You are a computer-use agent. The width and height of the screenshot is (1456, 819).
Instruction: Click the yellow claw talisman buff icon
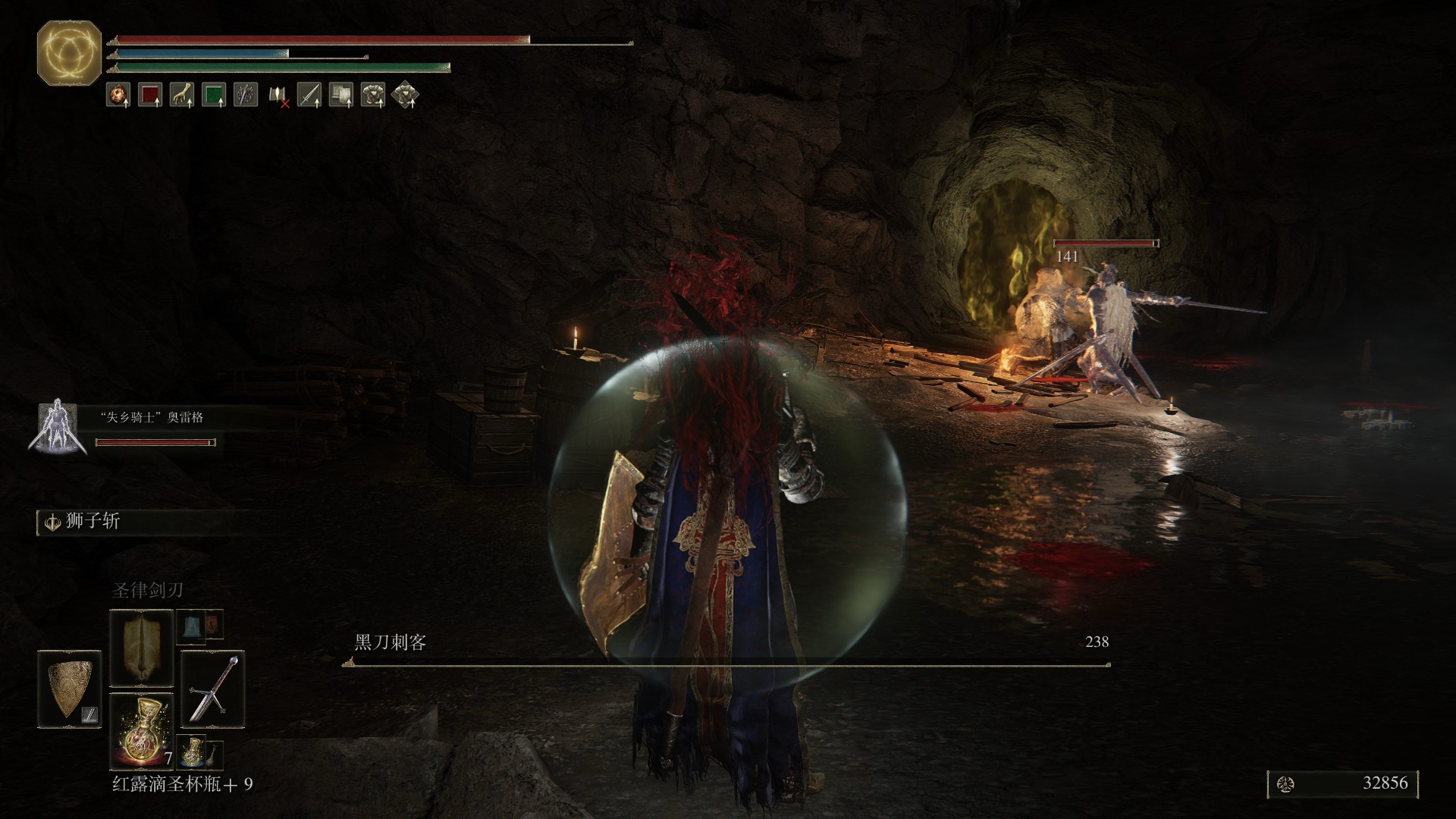182,95
